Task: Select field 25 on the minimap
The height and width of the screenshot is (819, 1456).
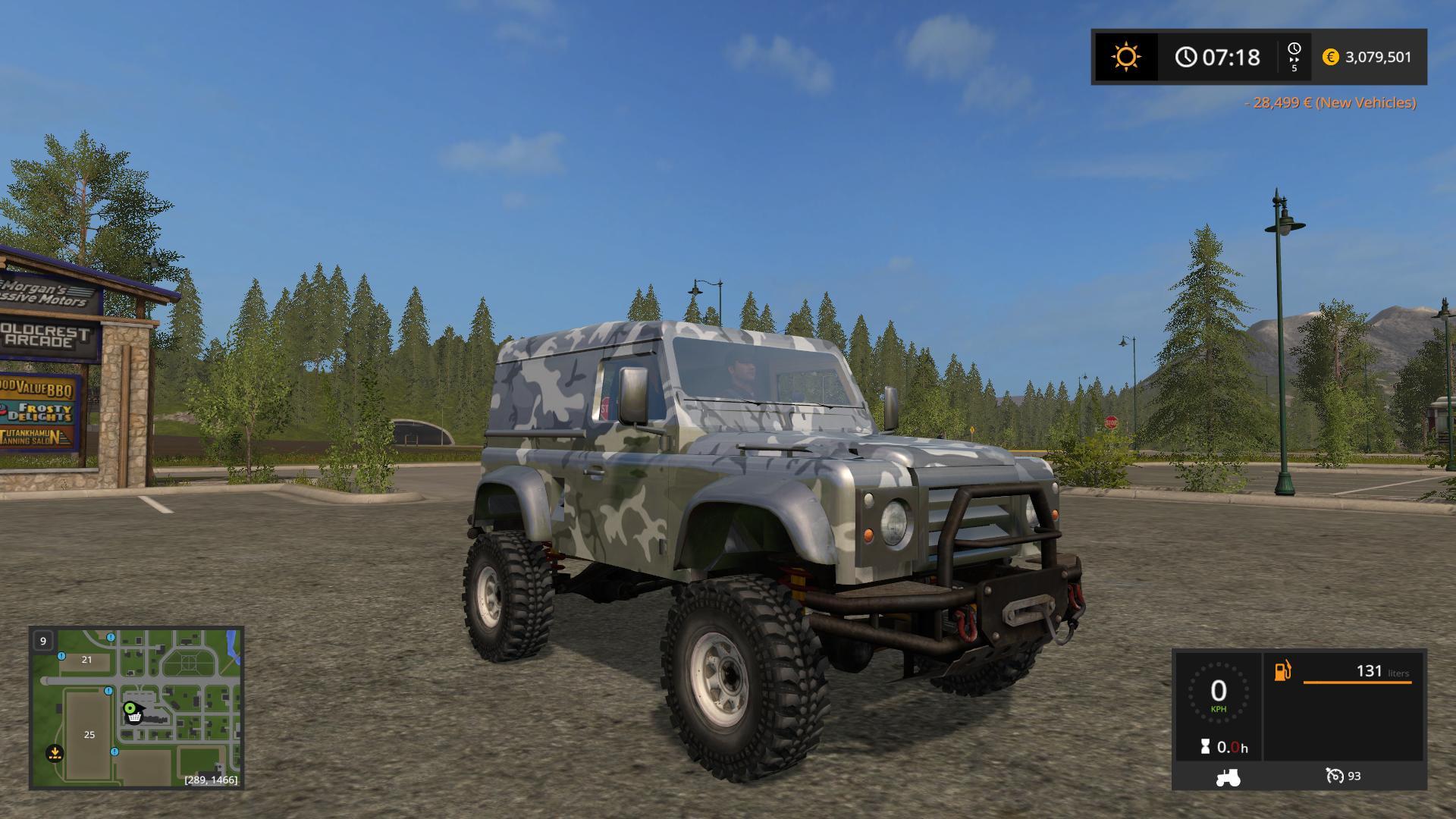Action: tap(89, 734)
